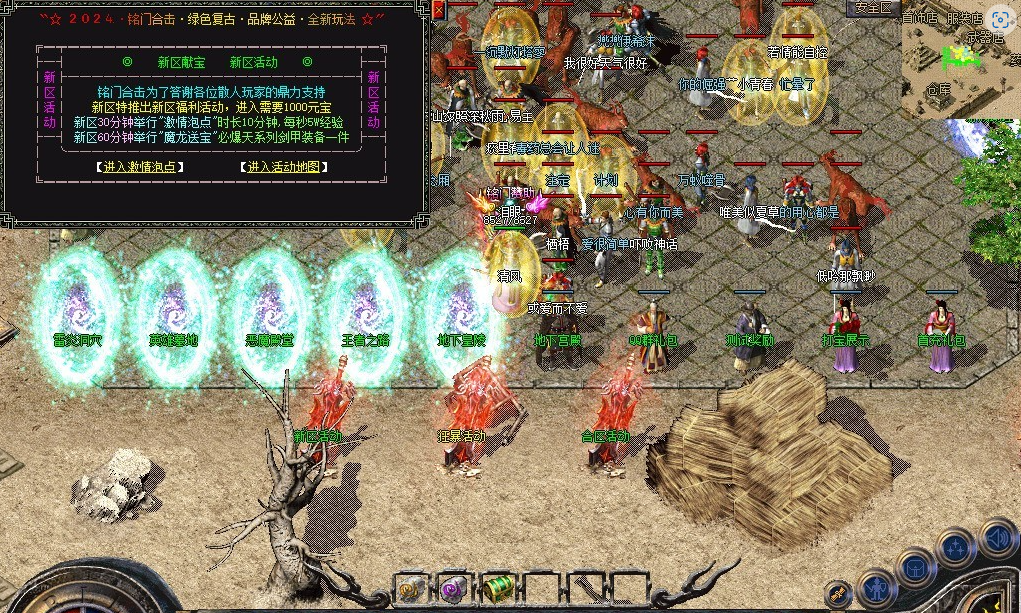Use the purple scroll hotbar item

[x=454, y=589]
